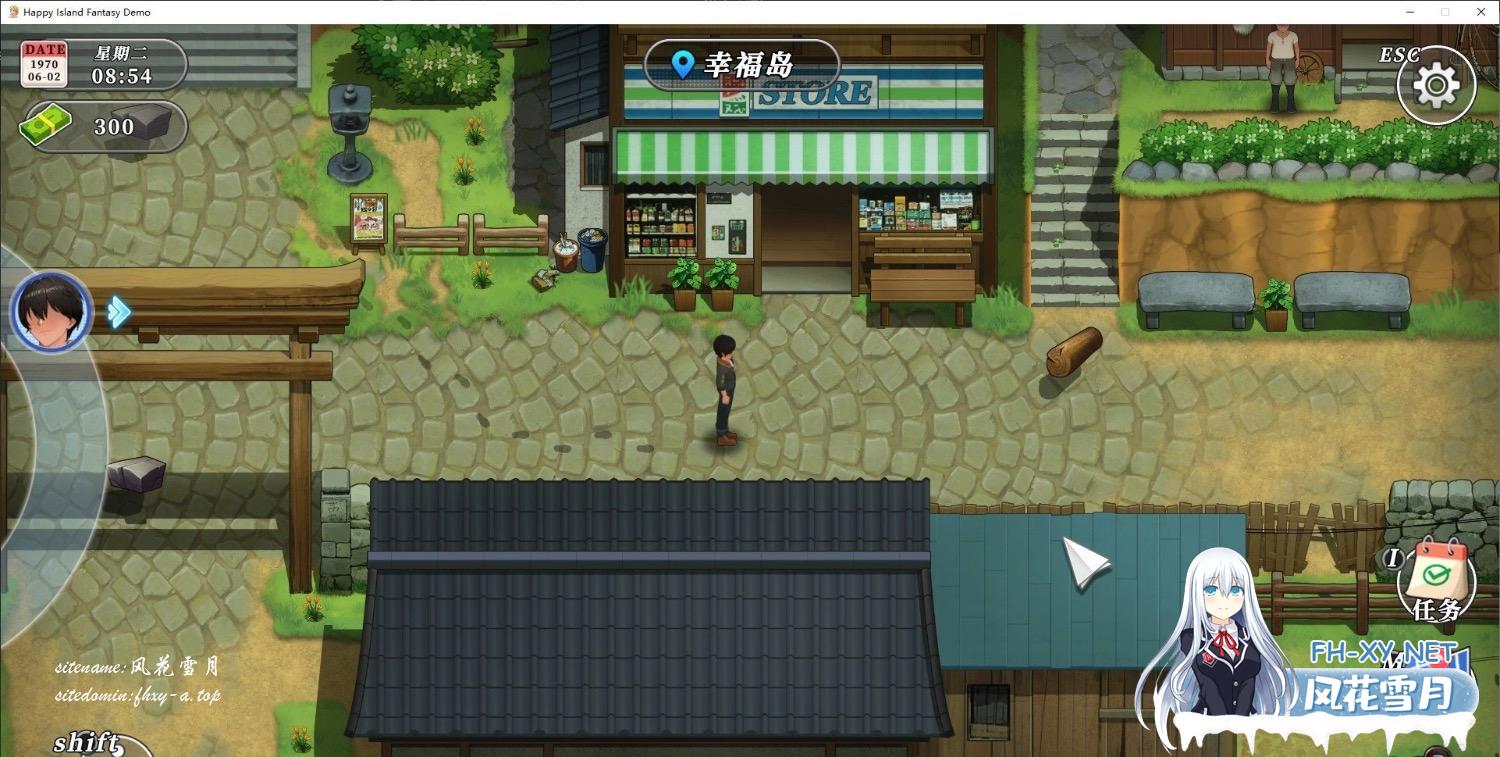Click the 幸福岛 location label
Screen dimensions: 1500x757
740,65
